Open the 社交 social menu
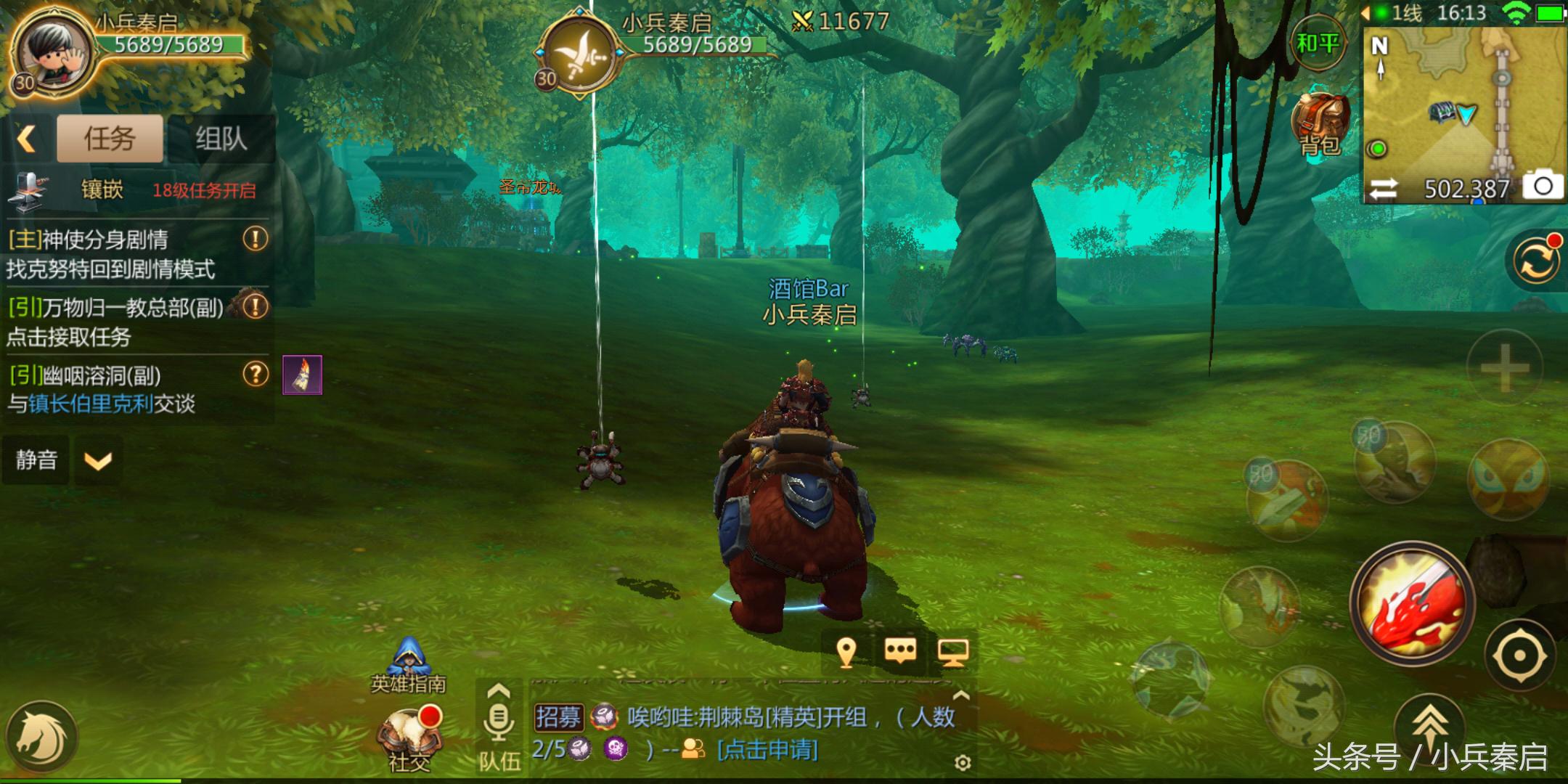Screen dimensions: 1568x784 click(410, 737)
